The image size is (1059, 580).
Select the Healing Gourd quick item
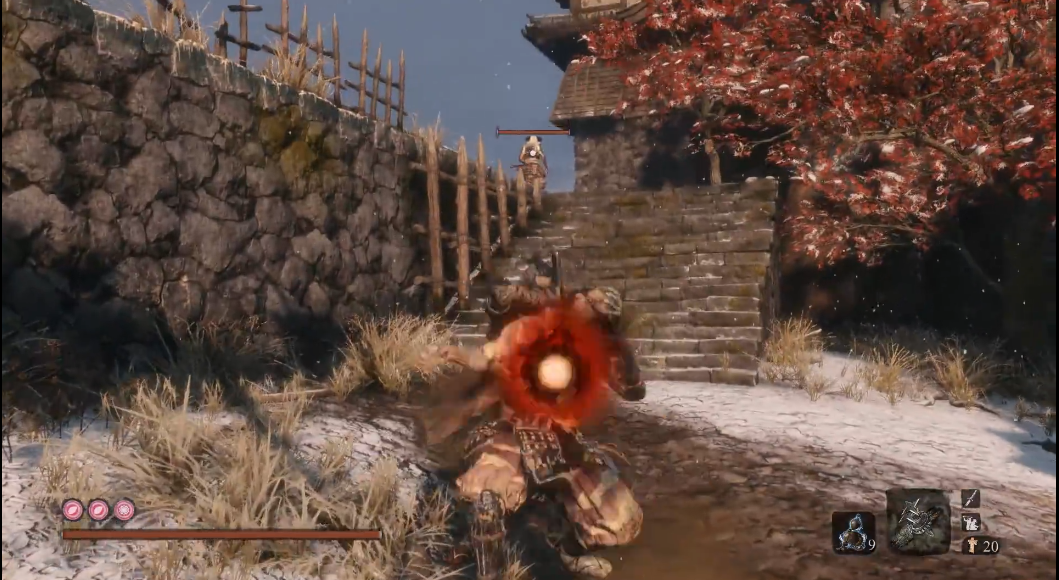click(853, 532)
